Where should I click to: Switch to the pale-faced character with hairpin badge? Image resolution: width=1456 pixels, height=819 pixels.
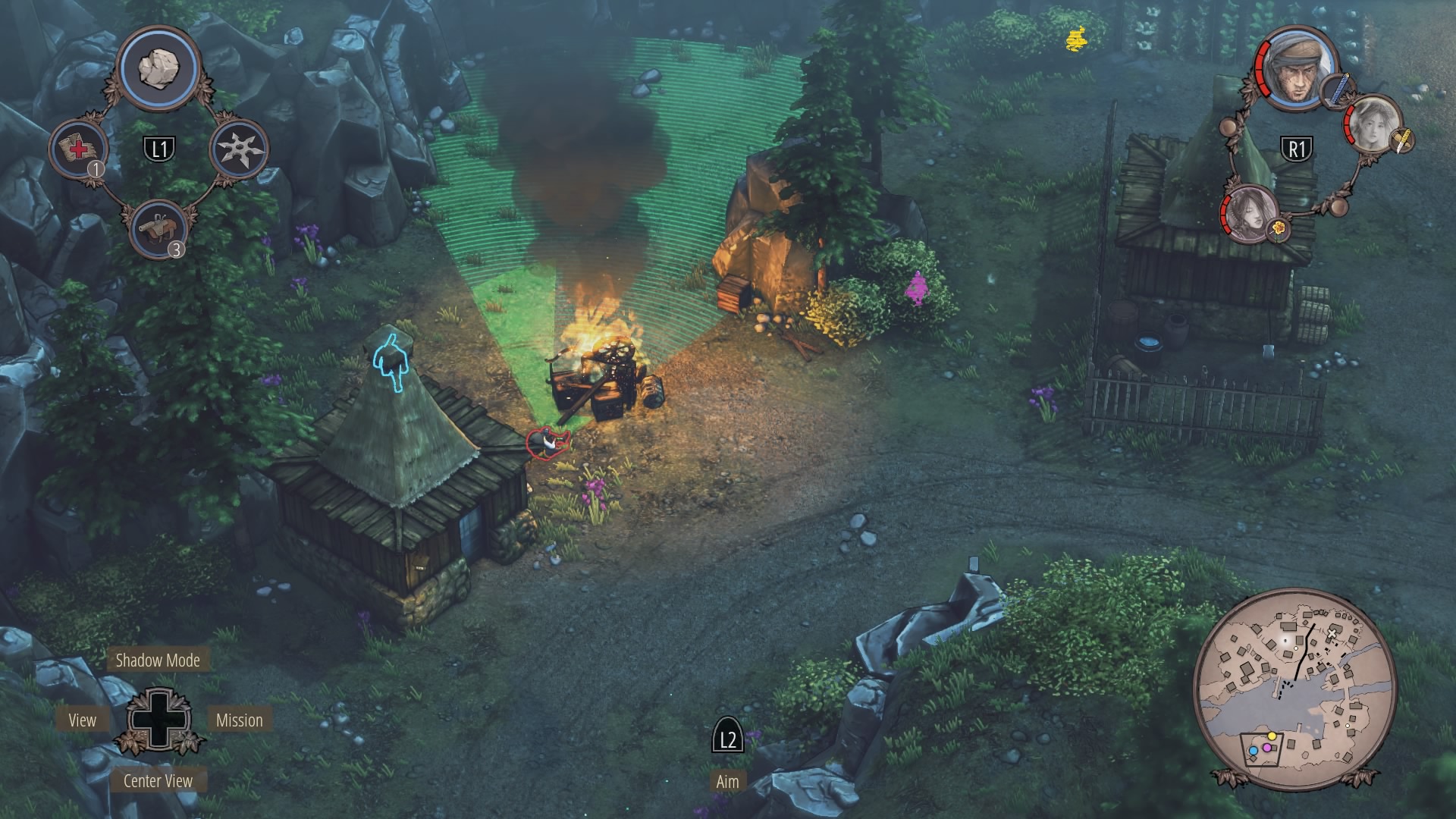(x=1373, y=127)
